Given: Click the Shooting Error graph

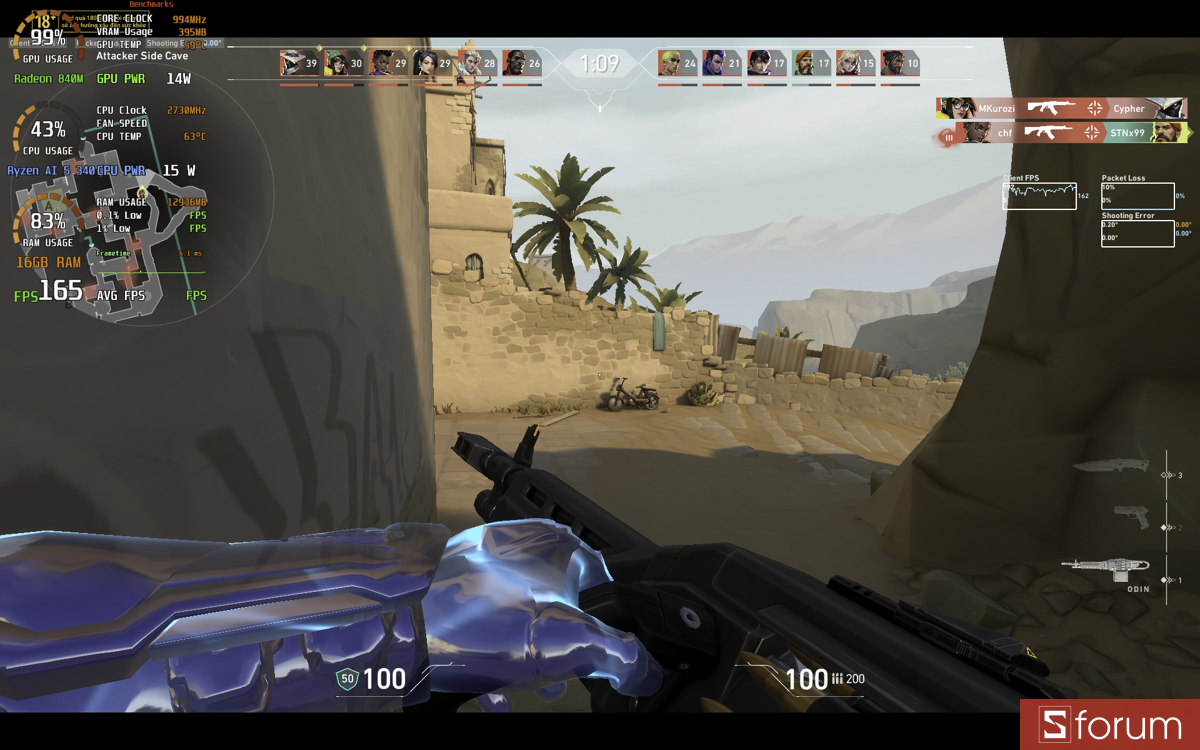Looking at the screenshot, I should (x=1137, y=233).
